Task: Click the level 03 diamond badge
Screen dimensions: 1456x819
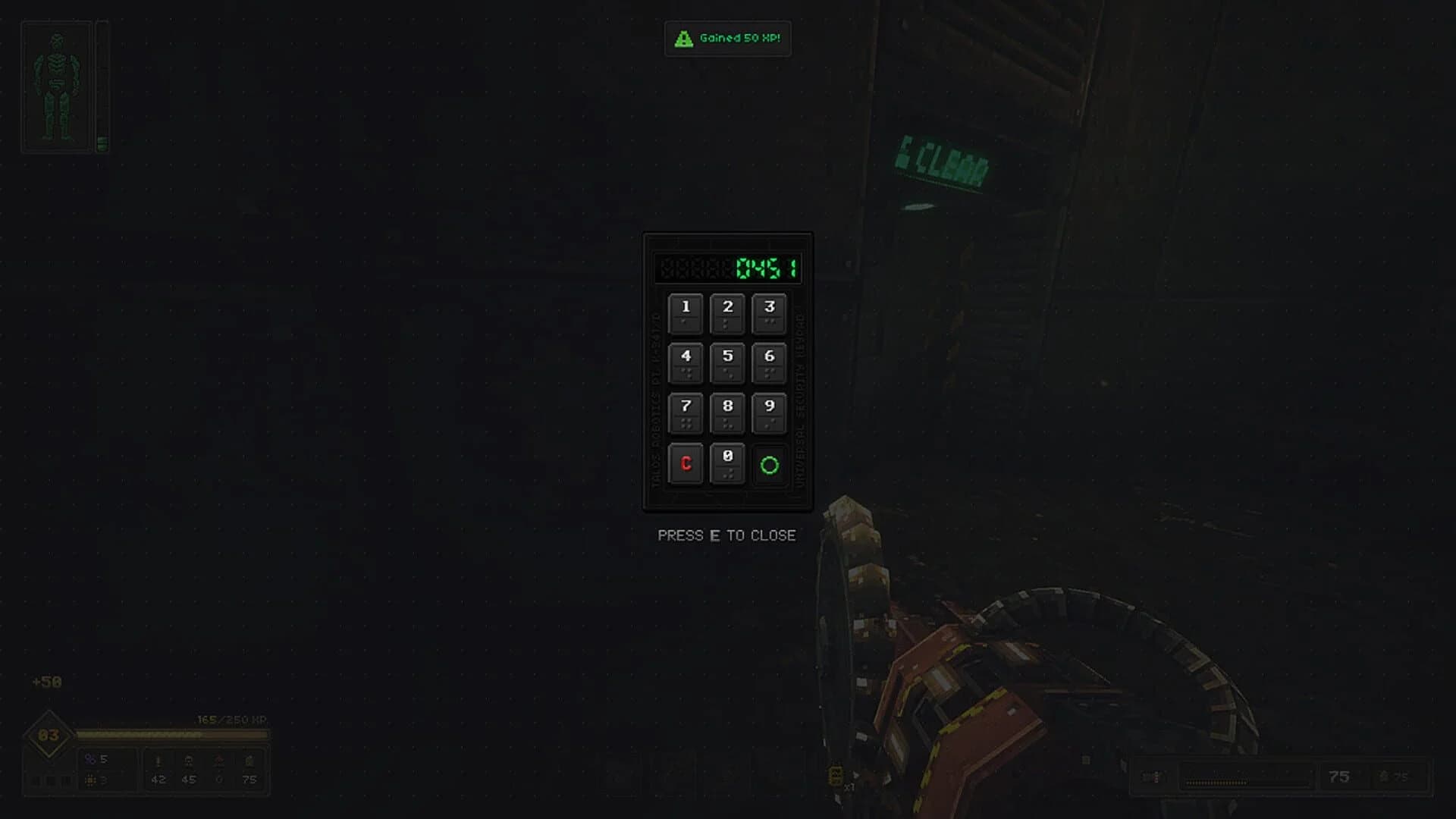Action: click(47, 733)
